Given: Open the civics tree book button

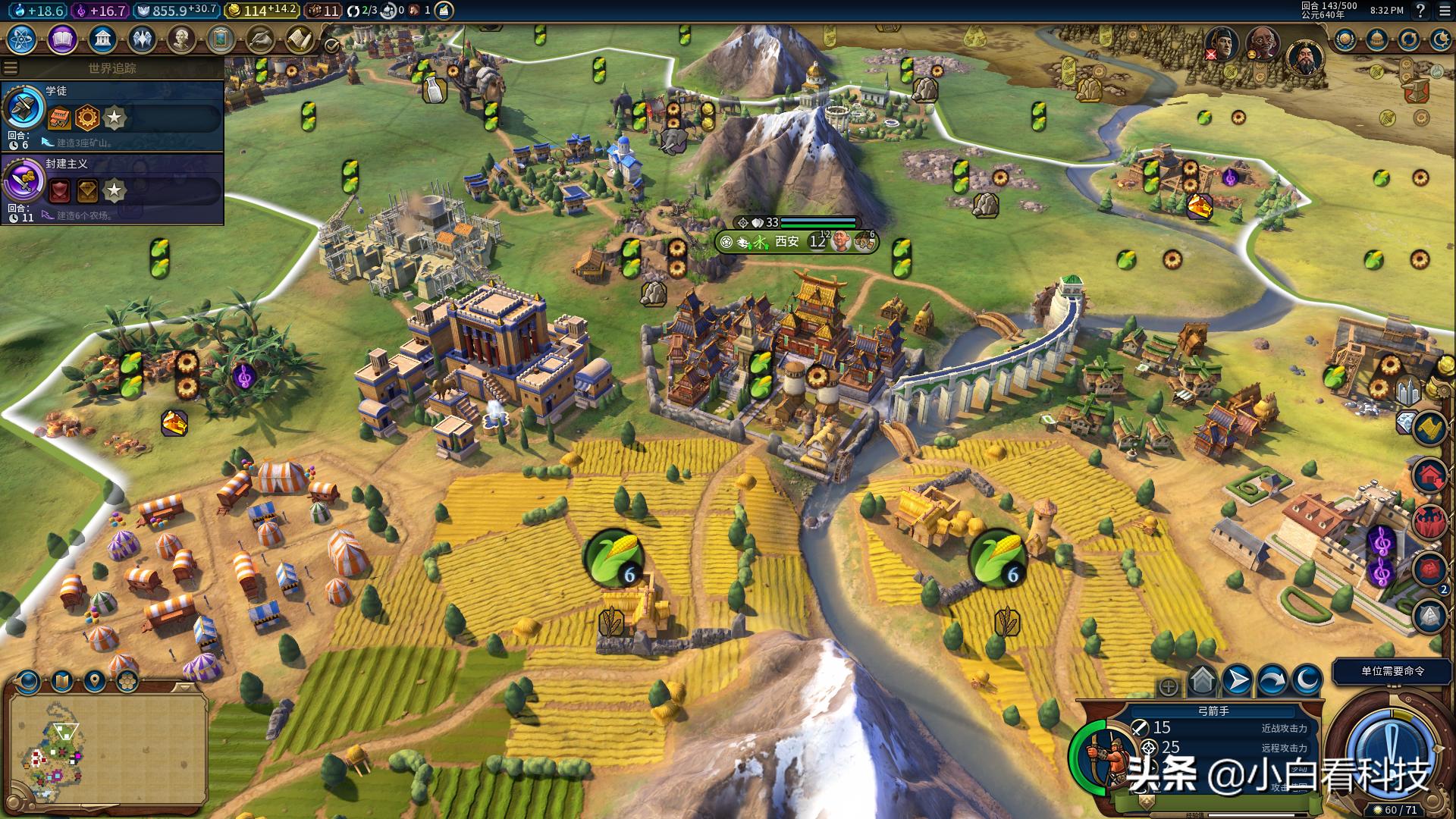Looking at the screenshot, I should pos(62,39).
